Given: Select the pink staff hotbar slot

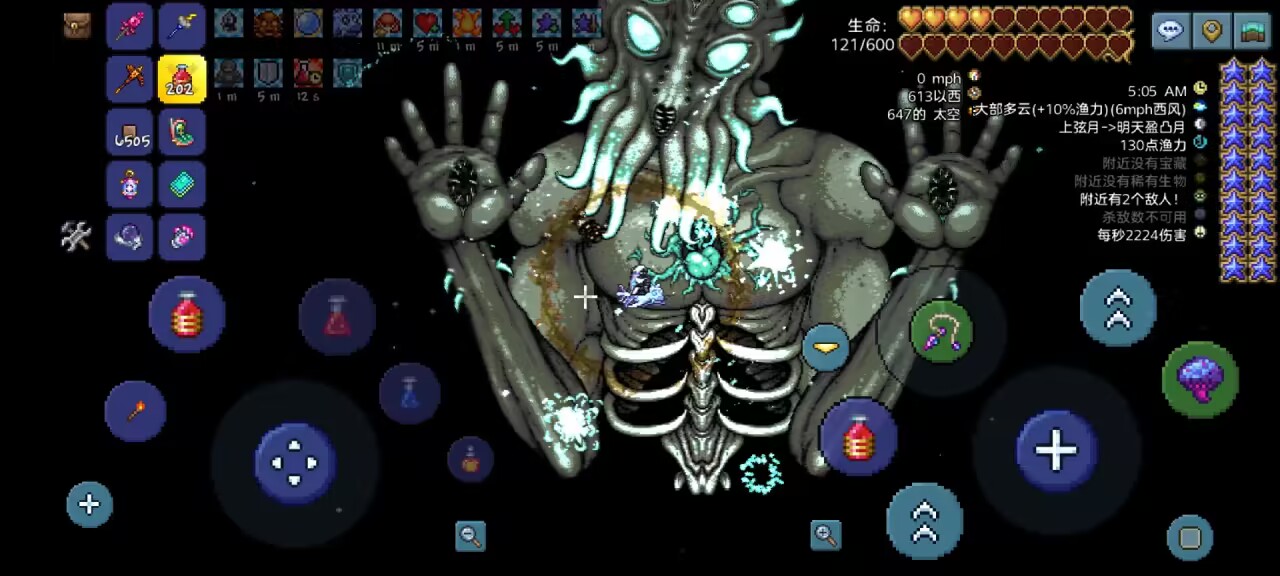Looking at the screenshot, I should (x=130, y=27).
